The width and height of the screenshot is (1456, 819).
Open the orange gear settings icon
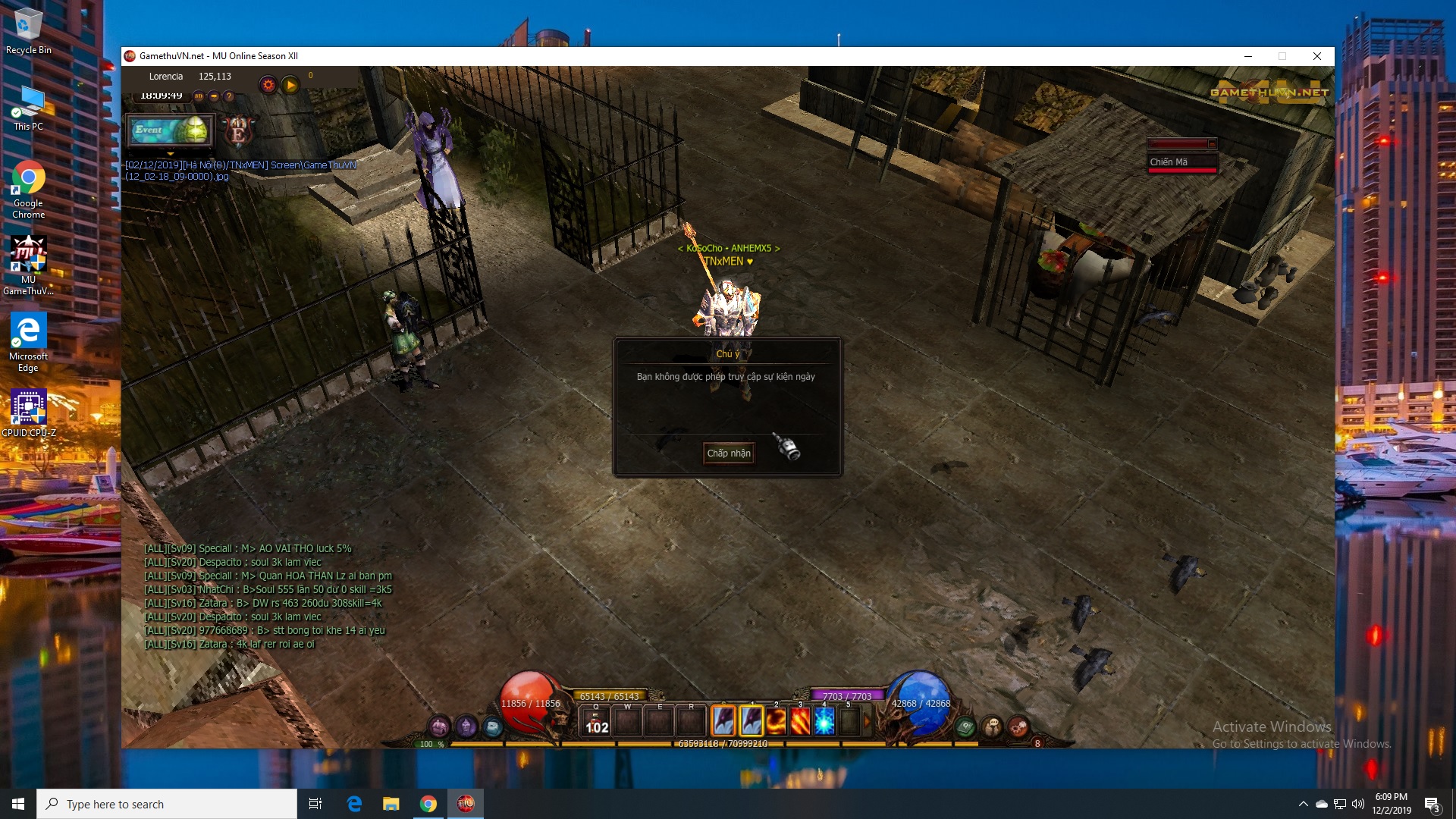pyautogui.click(x=268, y=85)
